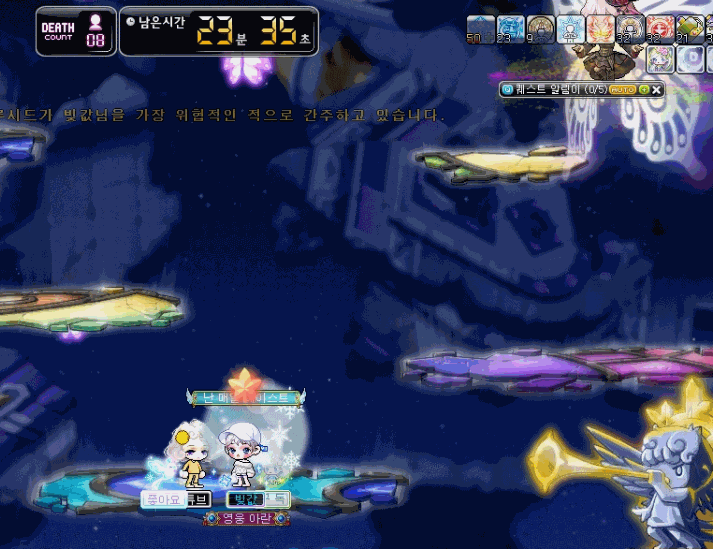Click the blue quest alarm icon
Viewport: 713px width, 549px height.
(x=507, y=90)
